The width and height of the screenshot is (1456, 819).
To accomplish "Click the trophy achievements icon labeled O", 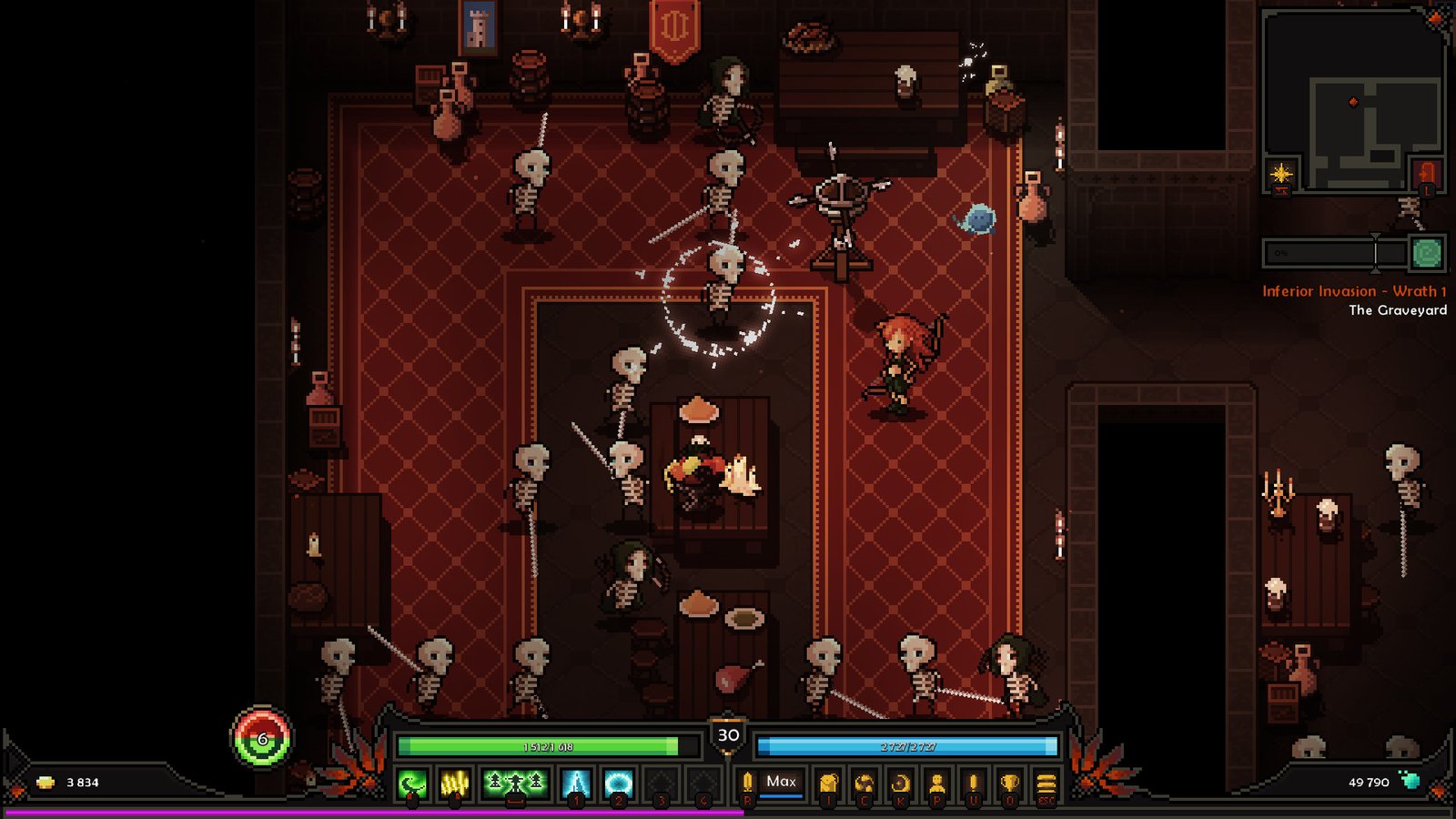I will (1009, 782).
